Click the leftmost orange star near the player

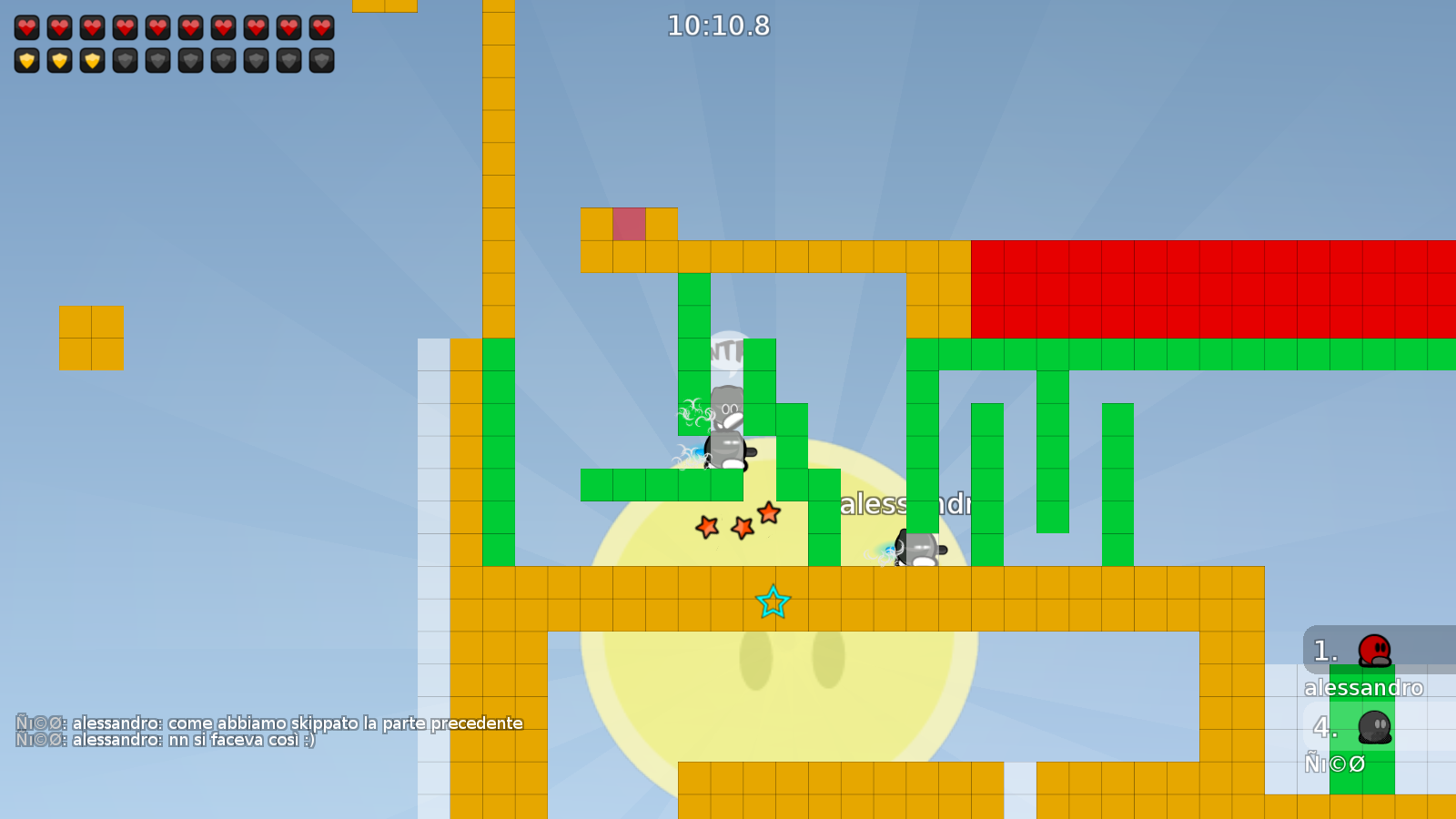709,526
